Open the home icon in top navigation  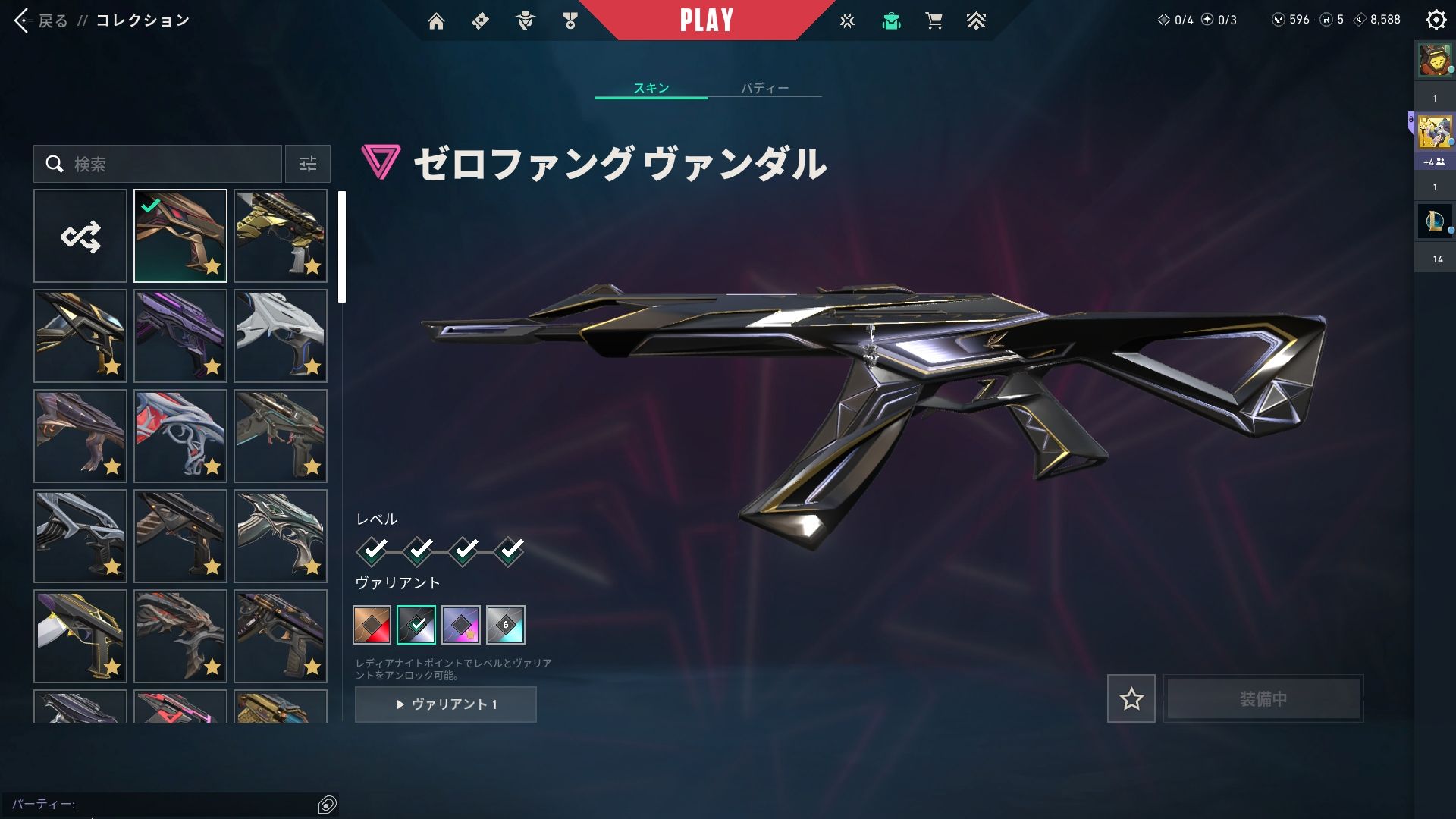click(x=436, y=21)
